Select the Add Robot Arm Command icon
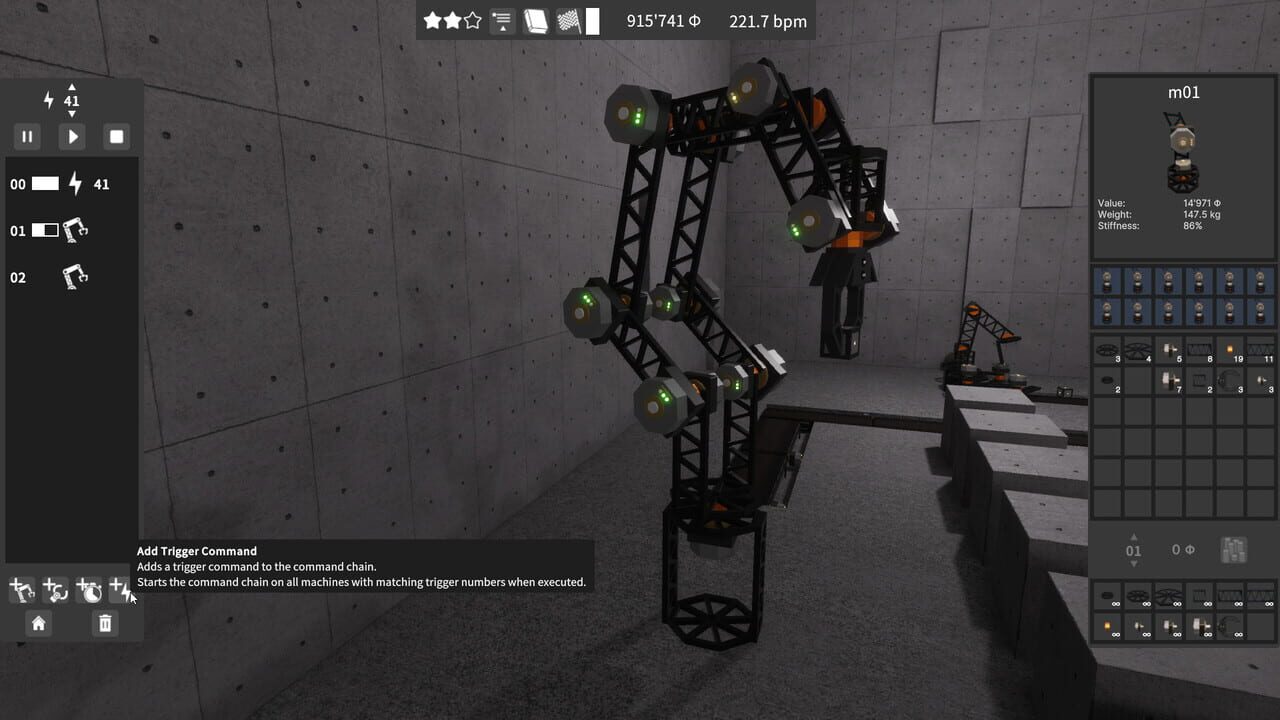 click(22, 589)
